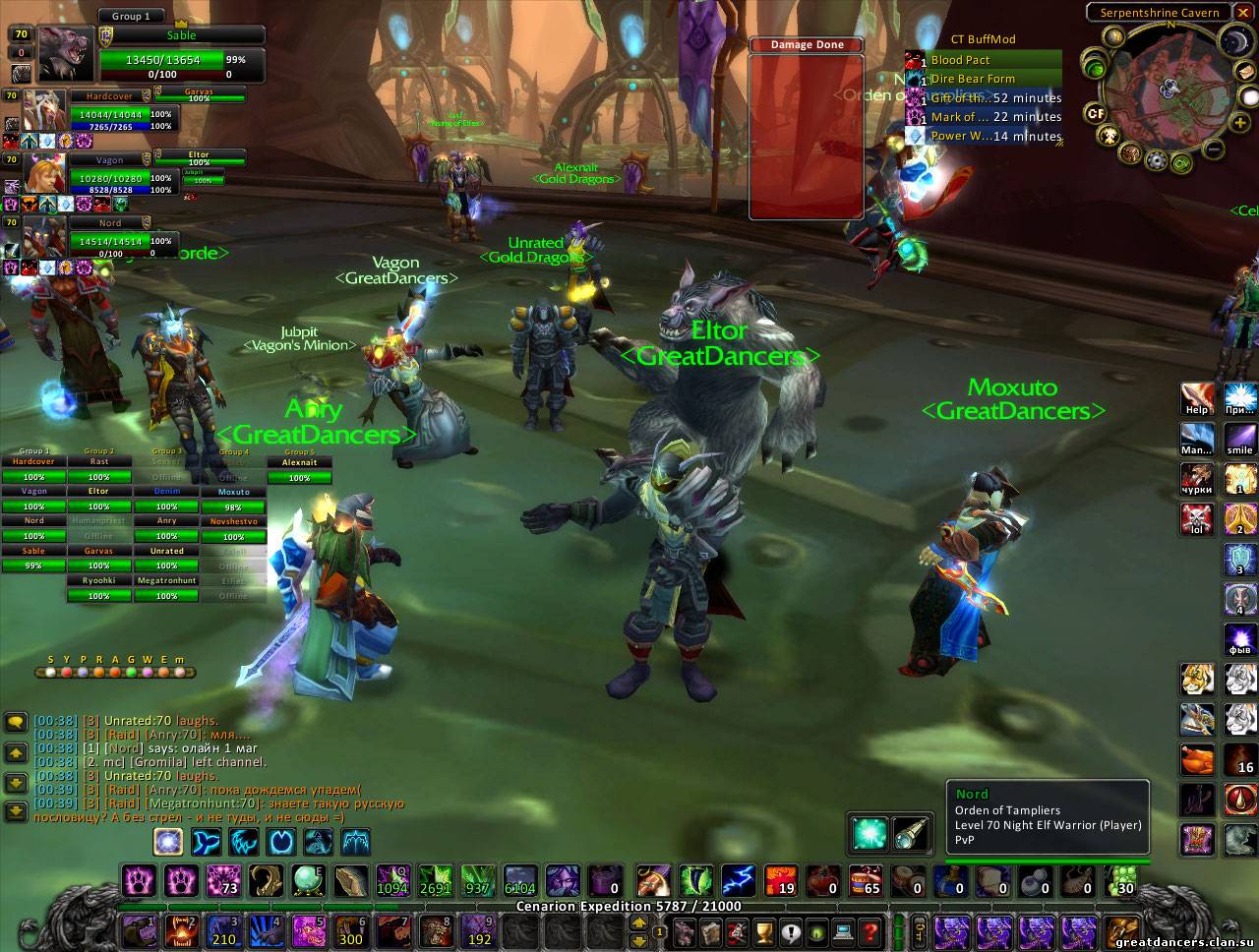
Task: Click the CF minimap button
Action: pos(1096,113)
